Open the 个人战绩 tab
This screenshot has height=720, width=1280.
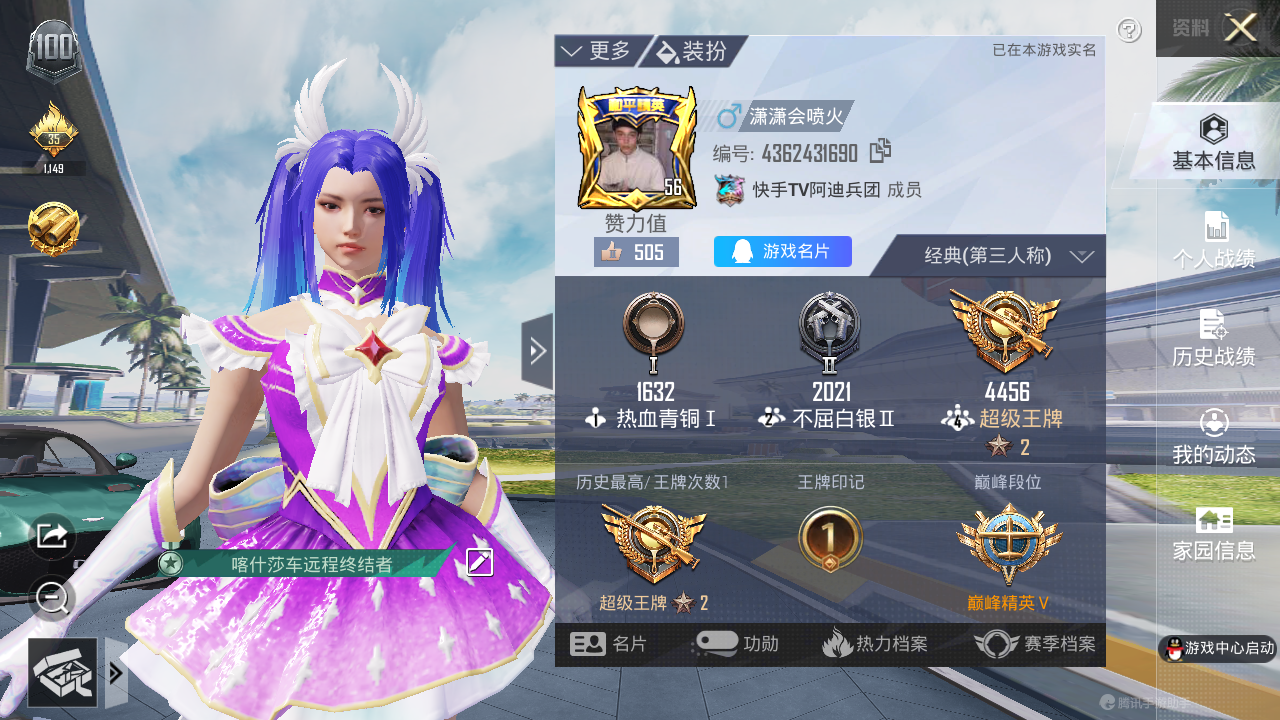pos(1213,240)
